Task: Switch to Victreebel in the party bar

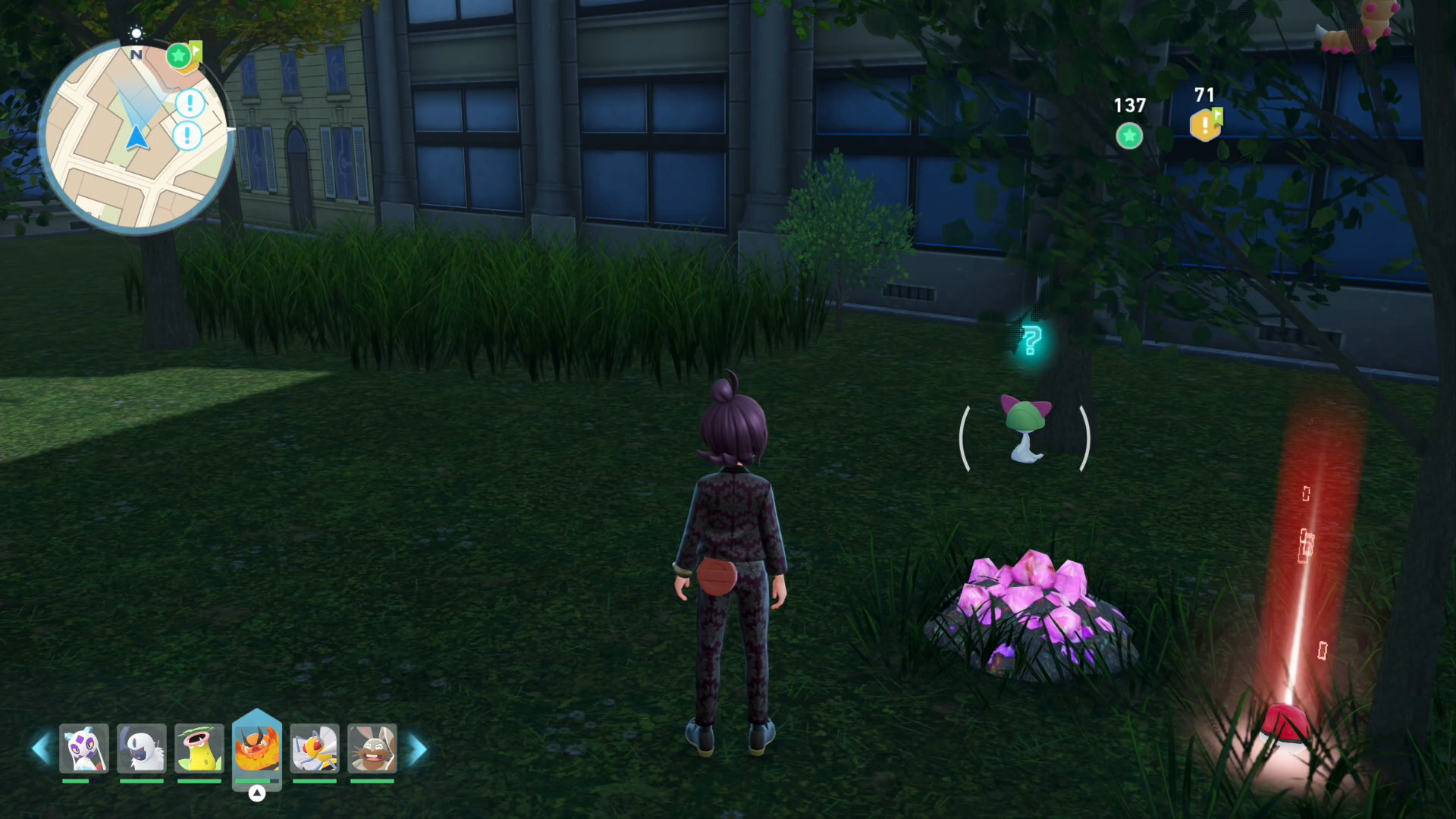Action: 199,748
